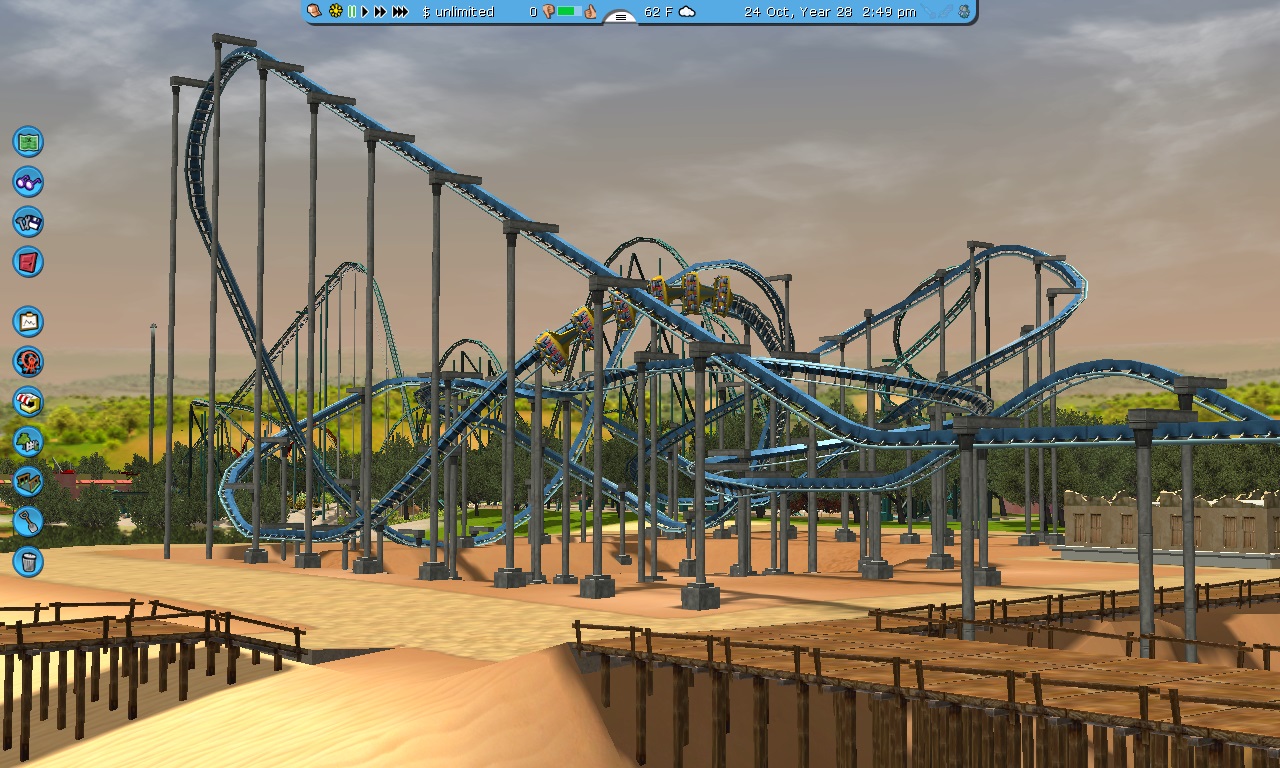
Task: Set game speed to triple fast-forward
Action: 400,12
